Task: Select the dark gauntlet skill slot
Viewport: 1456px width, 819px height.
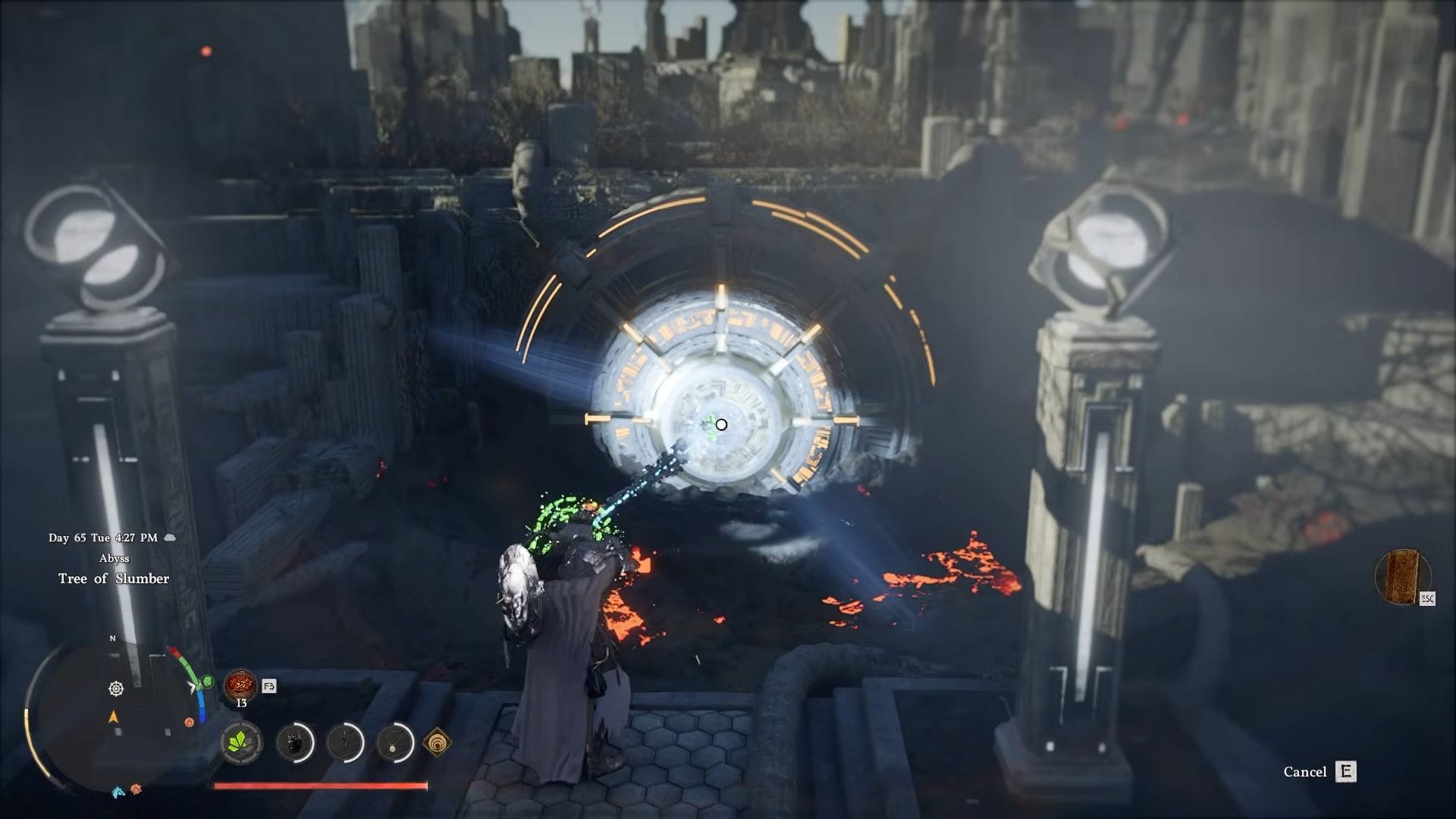Action: 294,742
